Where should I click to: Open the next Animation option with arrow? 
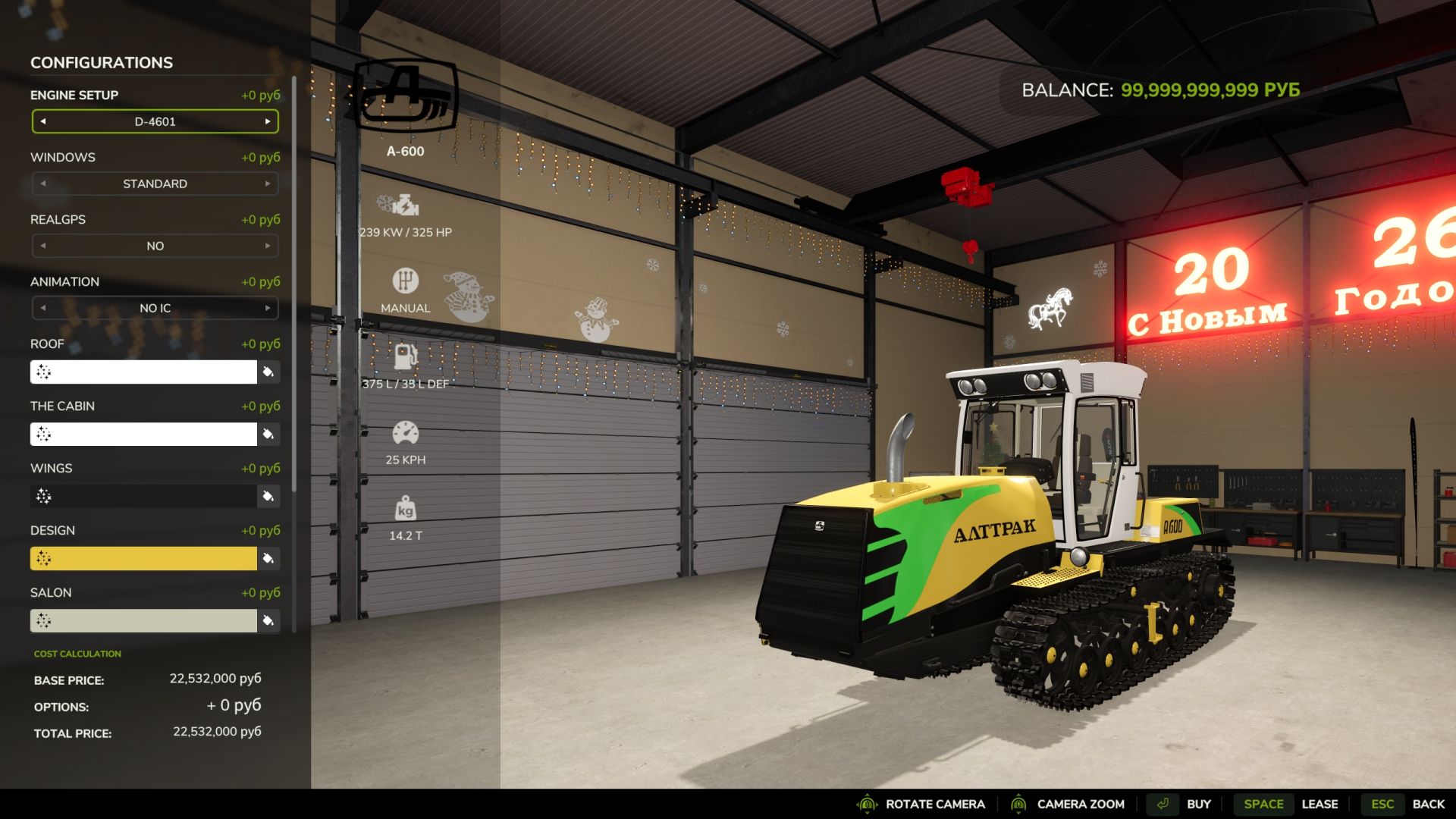coord(268,309)
